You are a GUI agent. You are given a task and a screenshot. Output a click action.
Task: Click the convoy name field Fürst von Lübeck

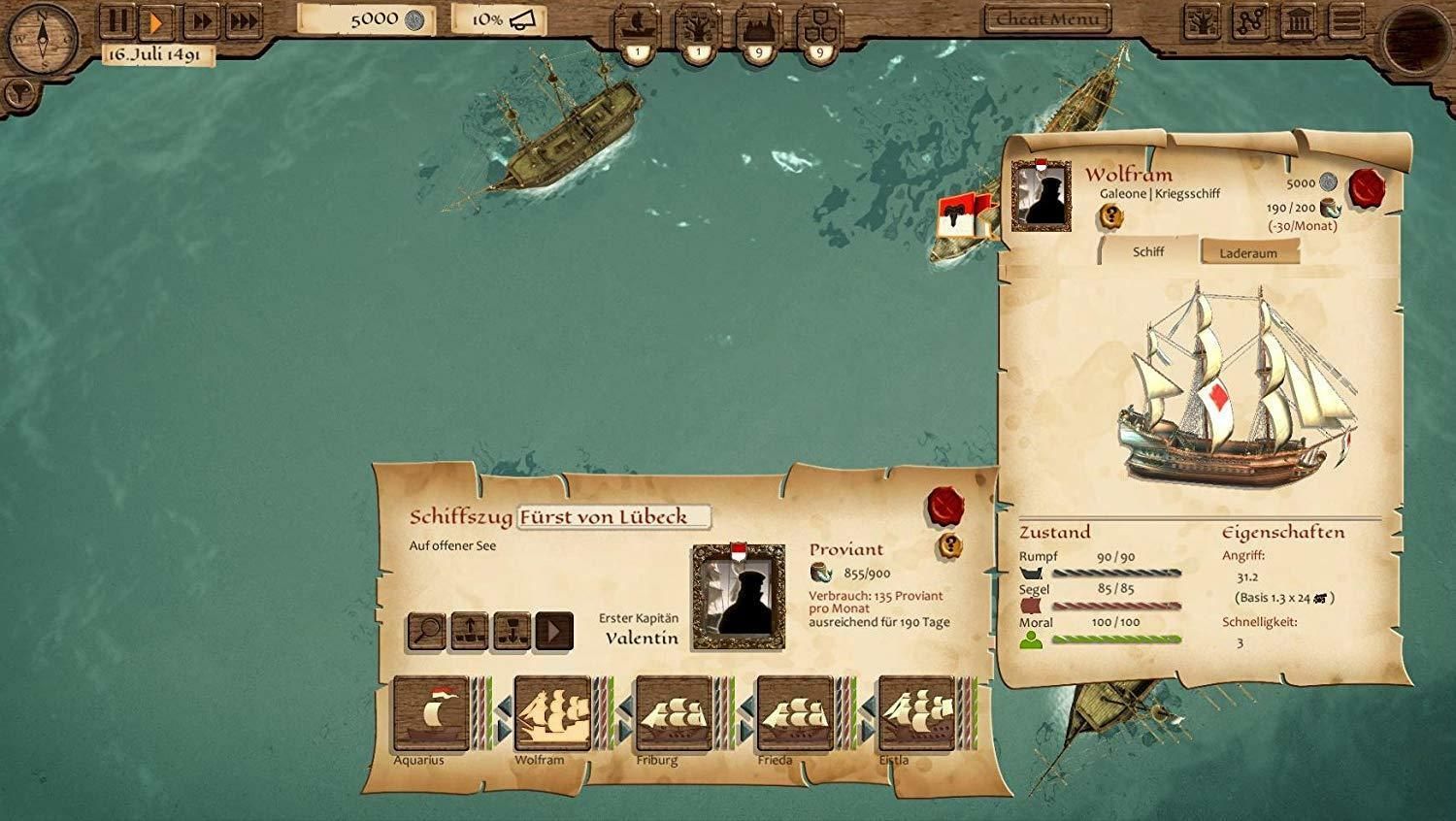click(x=613, y=517)
